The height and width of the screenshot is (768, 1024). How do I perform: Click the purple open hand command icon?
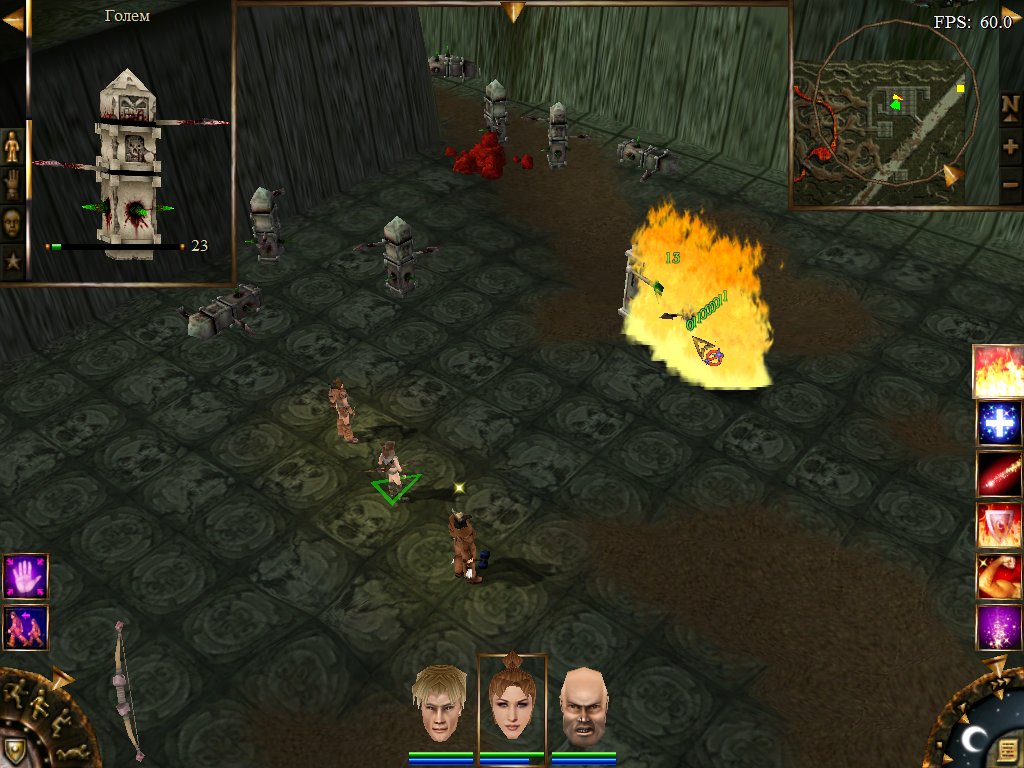click(x=25, y=577)
